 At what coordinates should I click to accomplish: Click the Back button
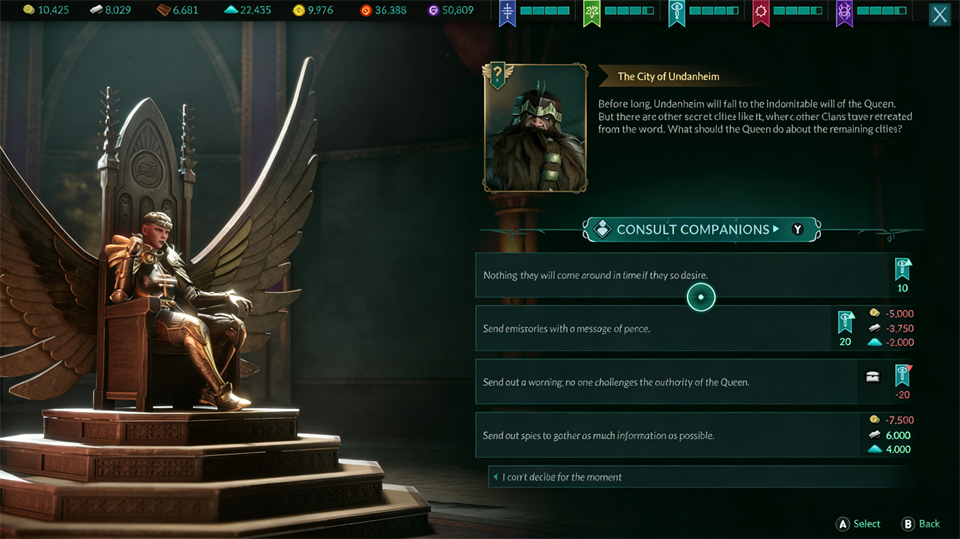[x=921, y=524]
